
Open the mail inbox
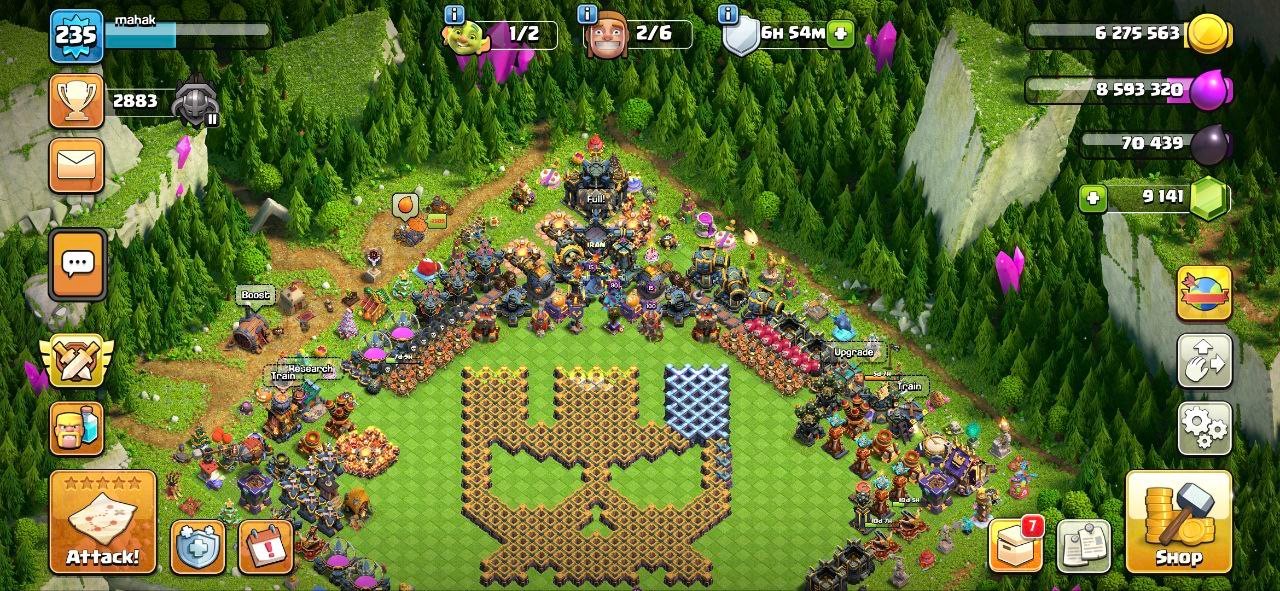coord(76,165)
